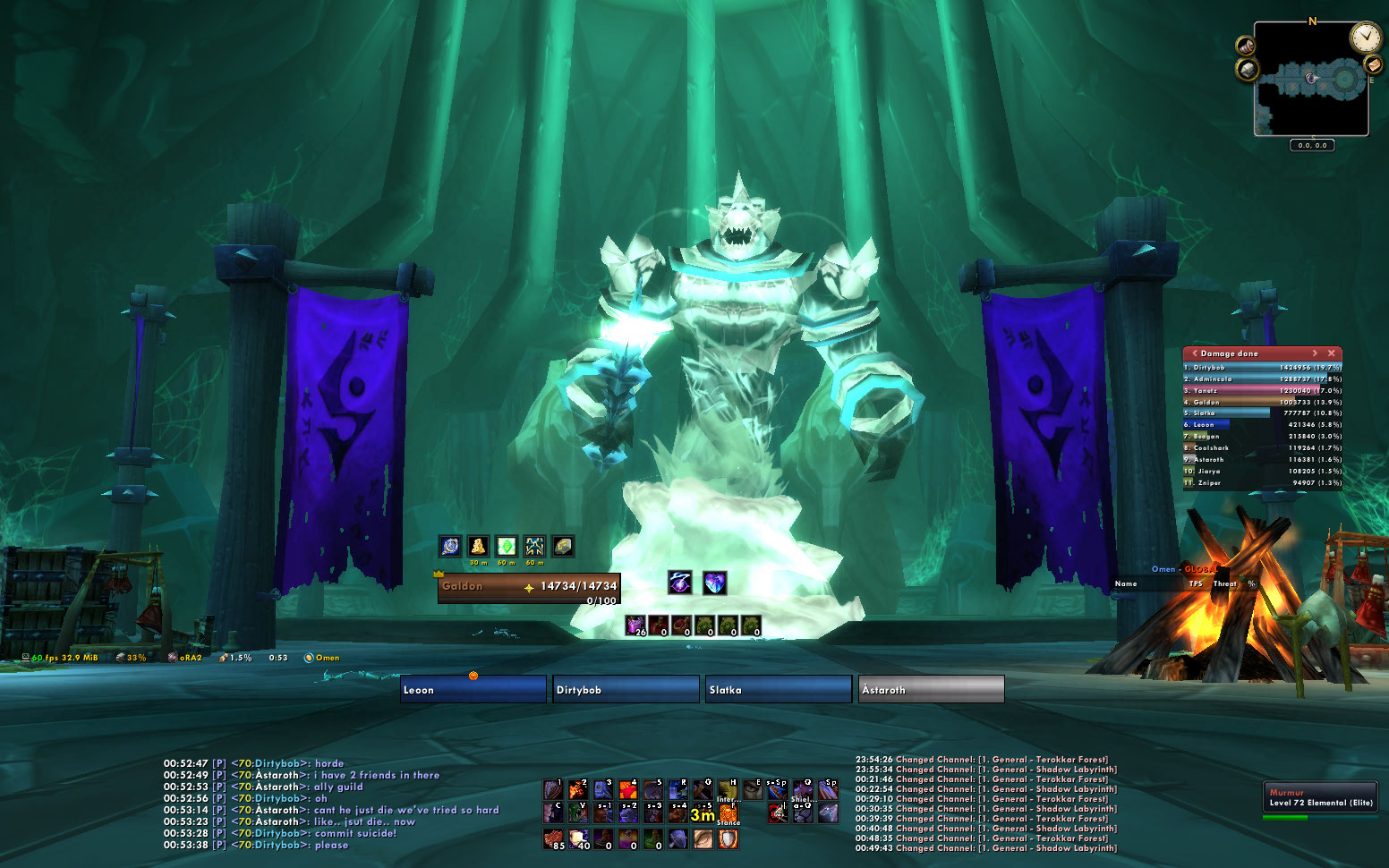Screen dimensions: 1389x868
Task: Click Slatka's party frame
Action: 779,689
